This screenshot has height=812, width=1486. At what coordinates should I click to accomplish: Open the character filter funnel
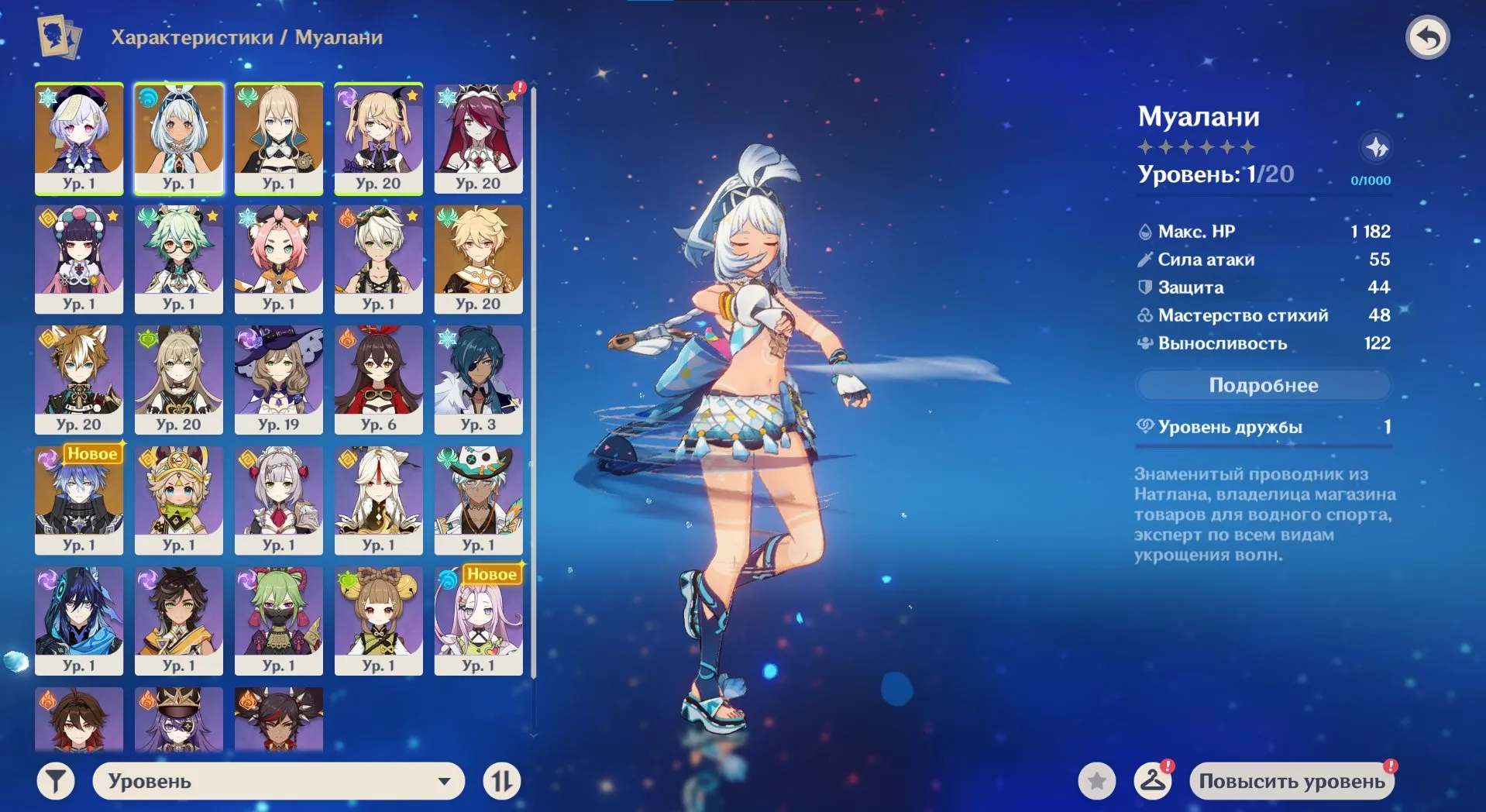coord(56,781)
